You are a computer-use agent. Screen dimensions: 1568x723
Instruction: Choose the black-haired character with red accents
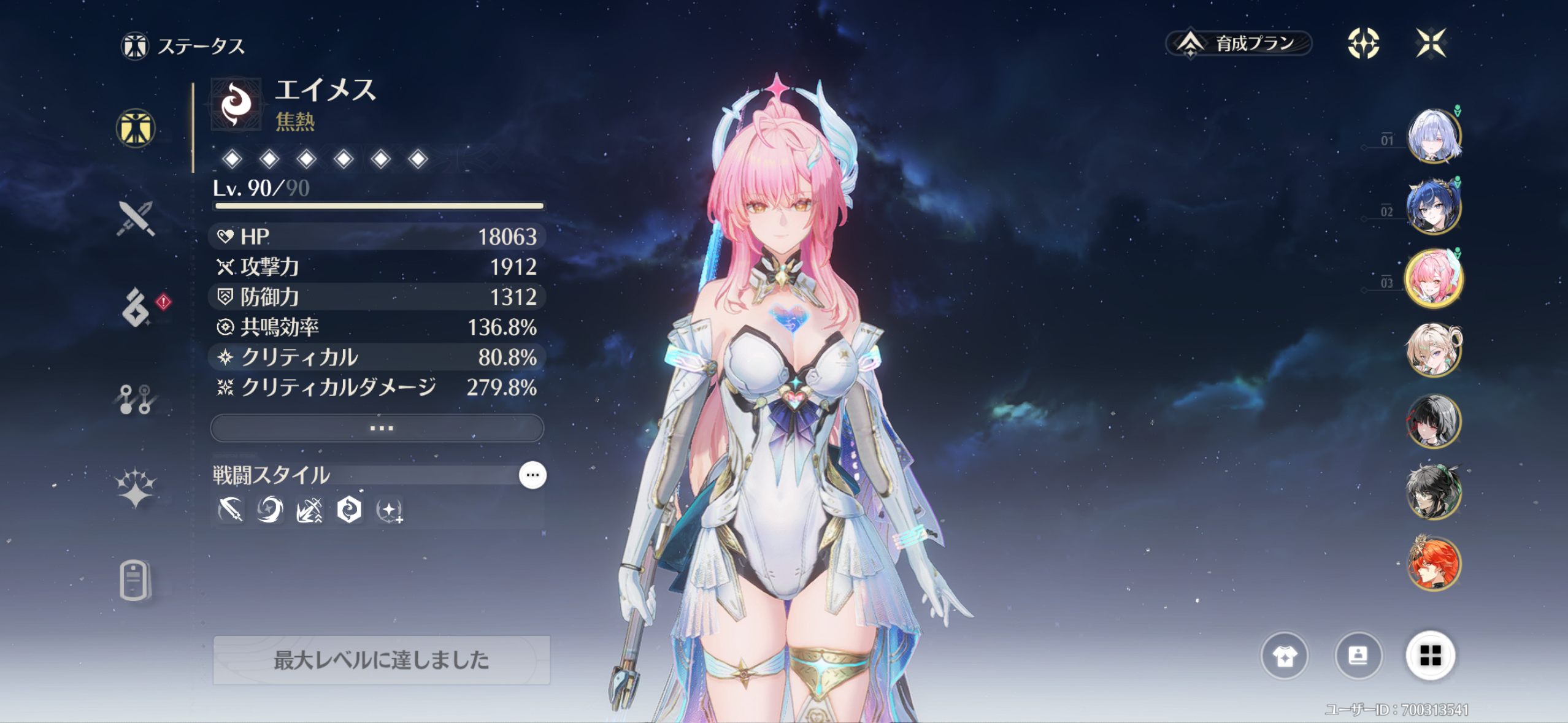pyautogui.click(x=1434, y=421)
